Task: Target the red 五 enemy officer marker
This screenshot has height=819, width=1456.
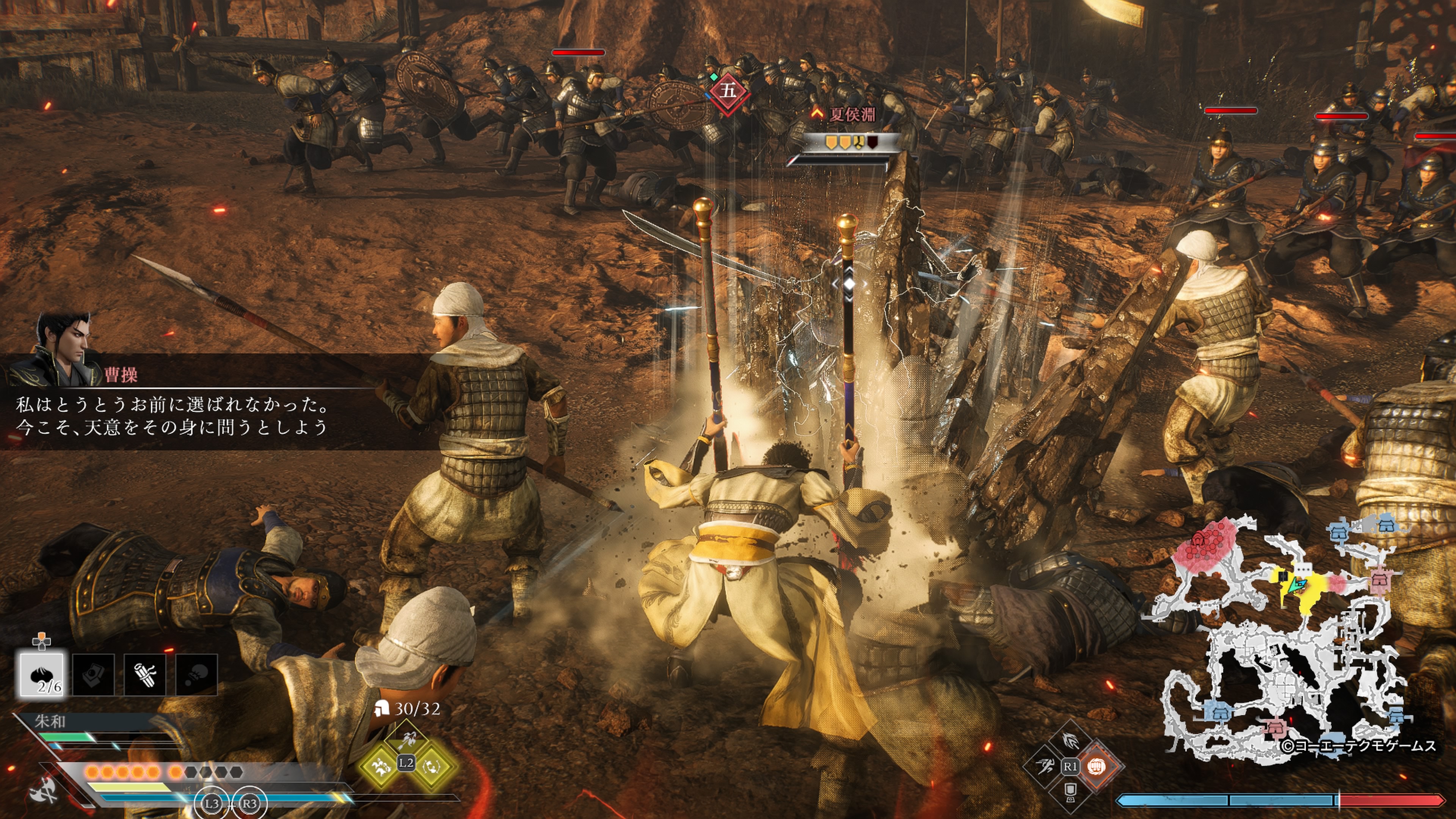Action: (x=728, y=91)
